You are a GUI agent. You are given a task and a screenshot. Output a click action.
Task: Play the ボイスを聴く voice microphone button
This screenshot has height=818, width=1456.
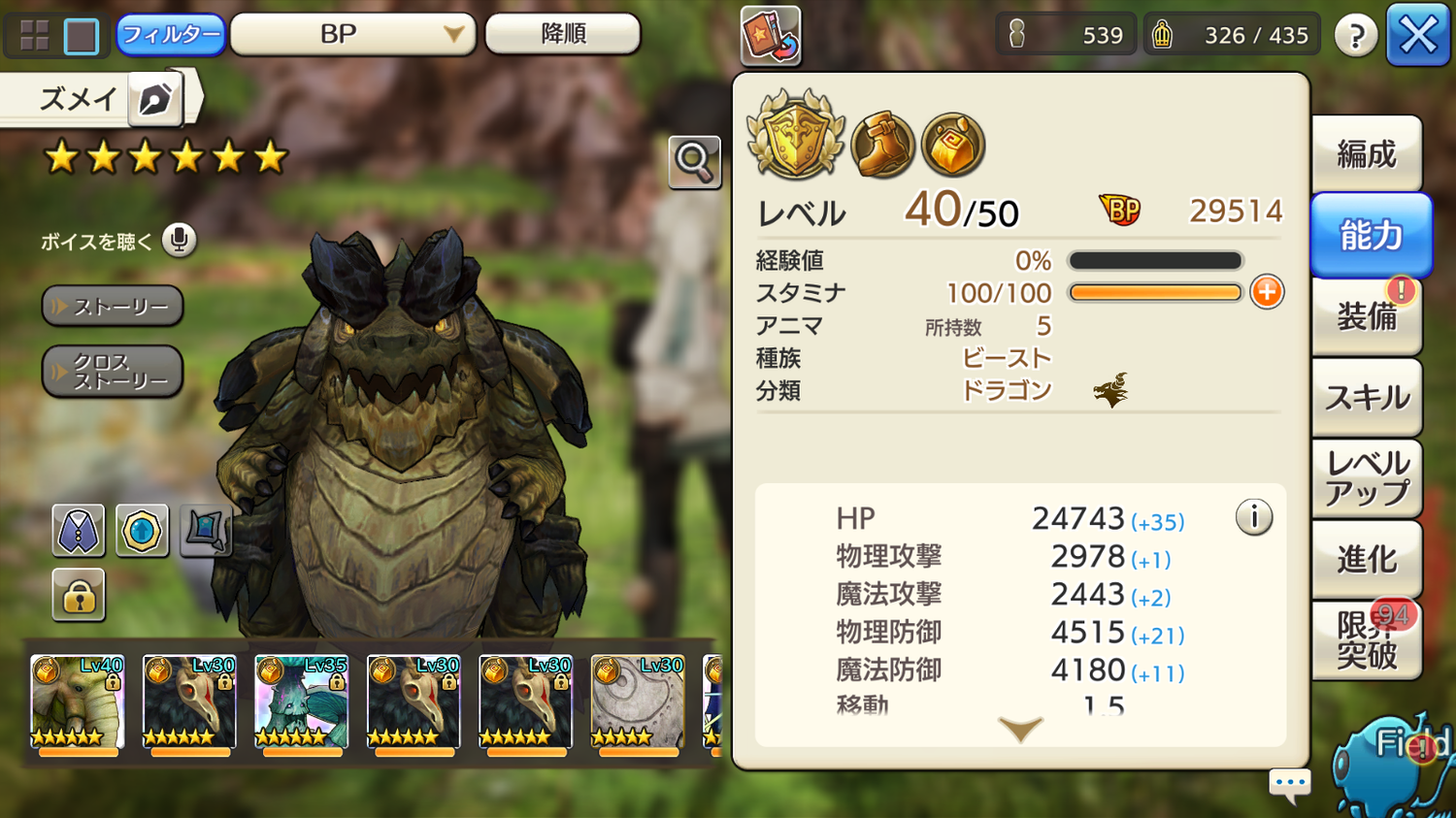point(179,240)
